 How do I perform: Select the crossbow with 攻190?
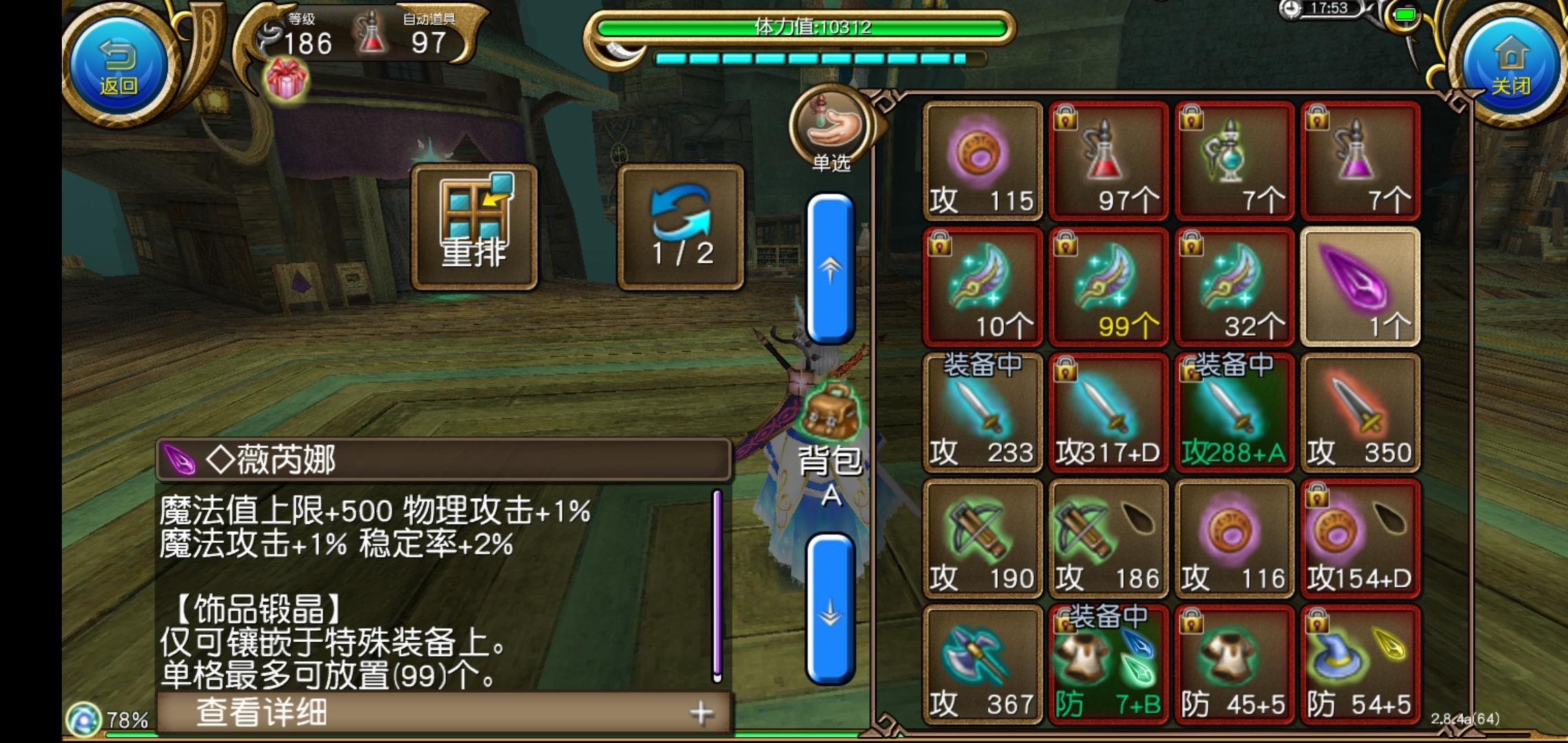(982, 540)
